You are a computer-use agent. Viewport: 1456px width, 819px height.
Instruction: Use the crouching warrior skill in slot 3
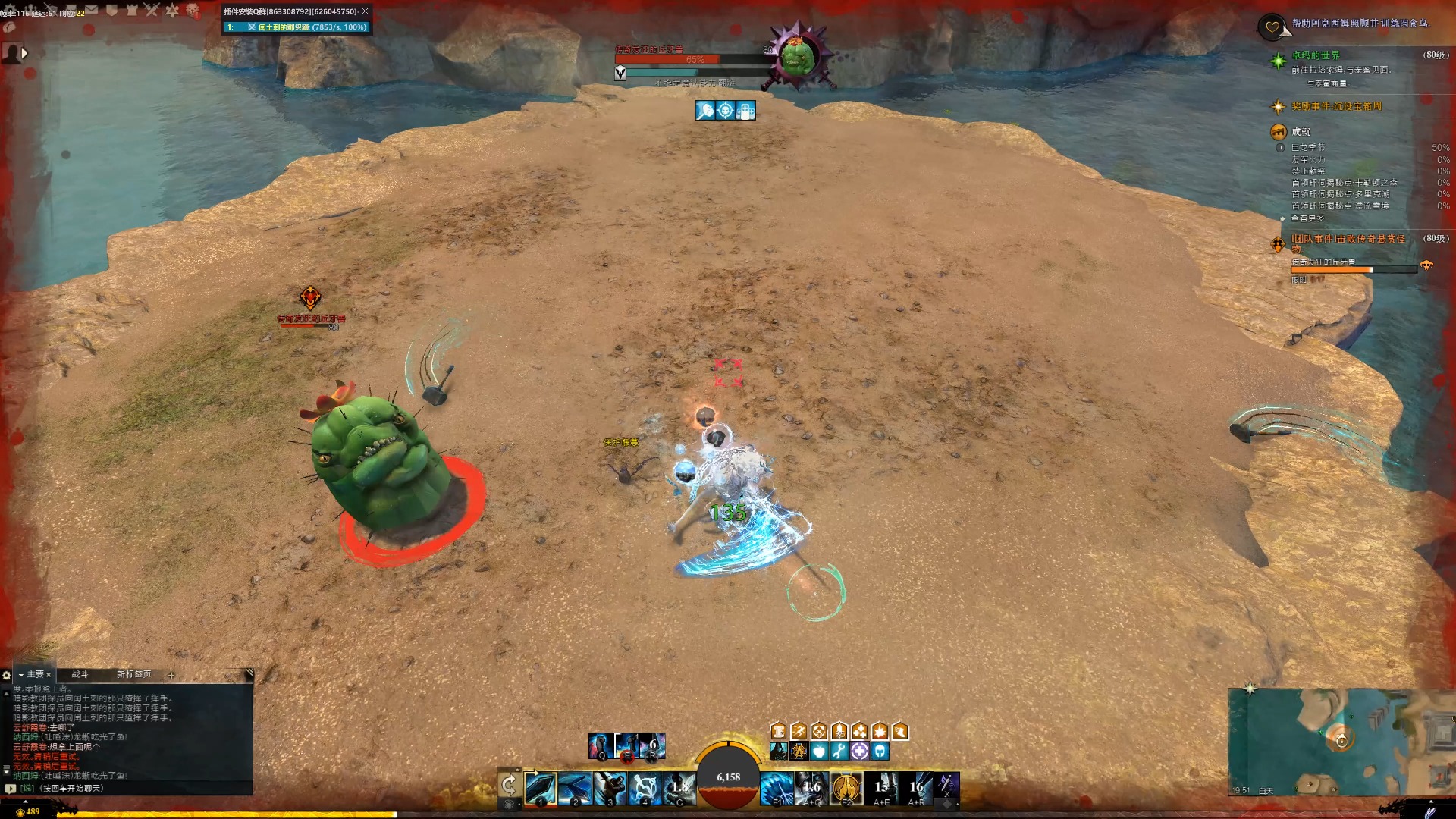pyautogui.click(x=610, y=789)
